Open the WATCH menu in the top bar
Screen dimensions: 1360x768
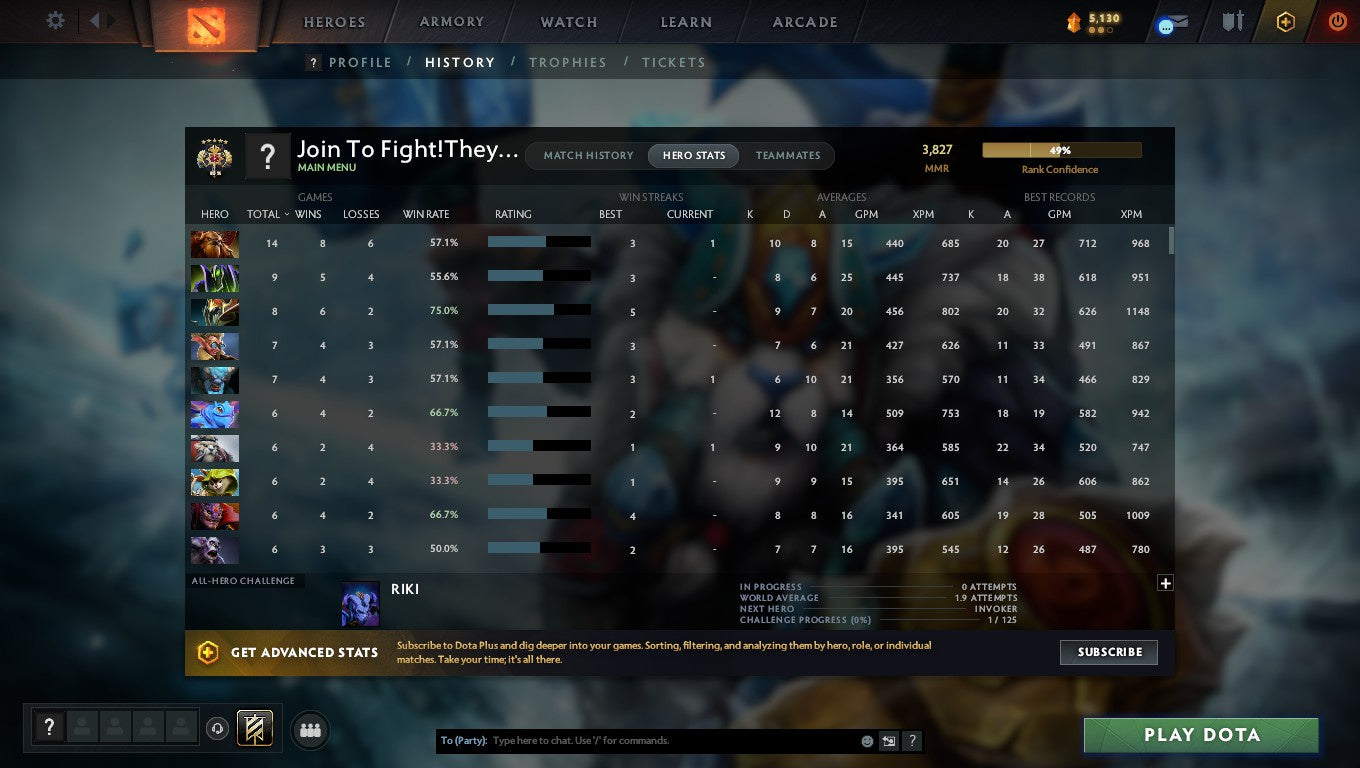pos(567,21)
